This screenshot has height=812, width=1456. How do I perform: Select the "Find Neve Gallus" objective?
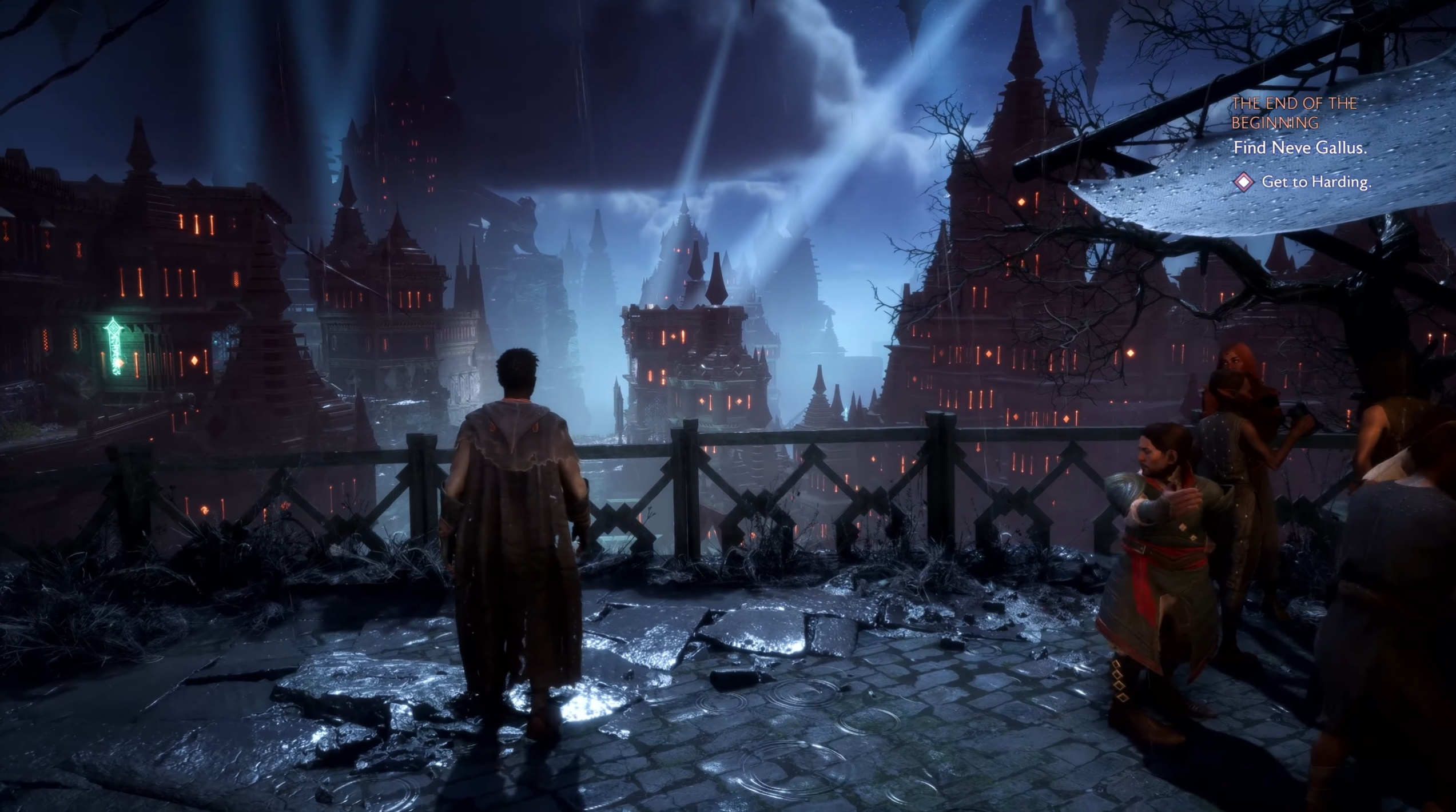coord(1299,148)
